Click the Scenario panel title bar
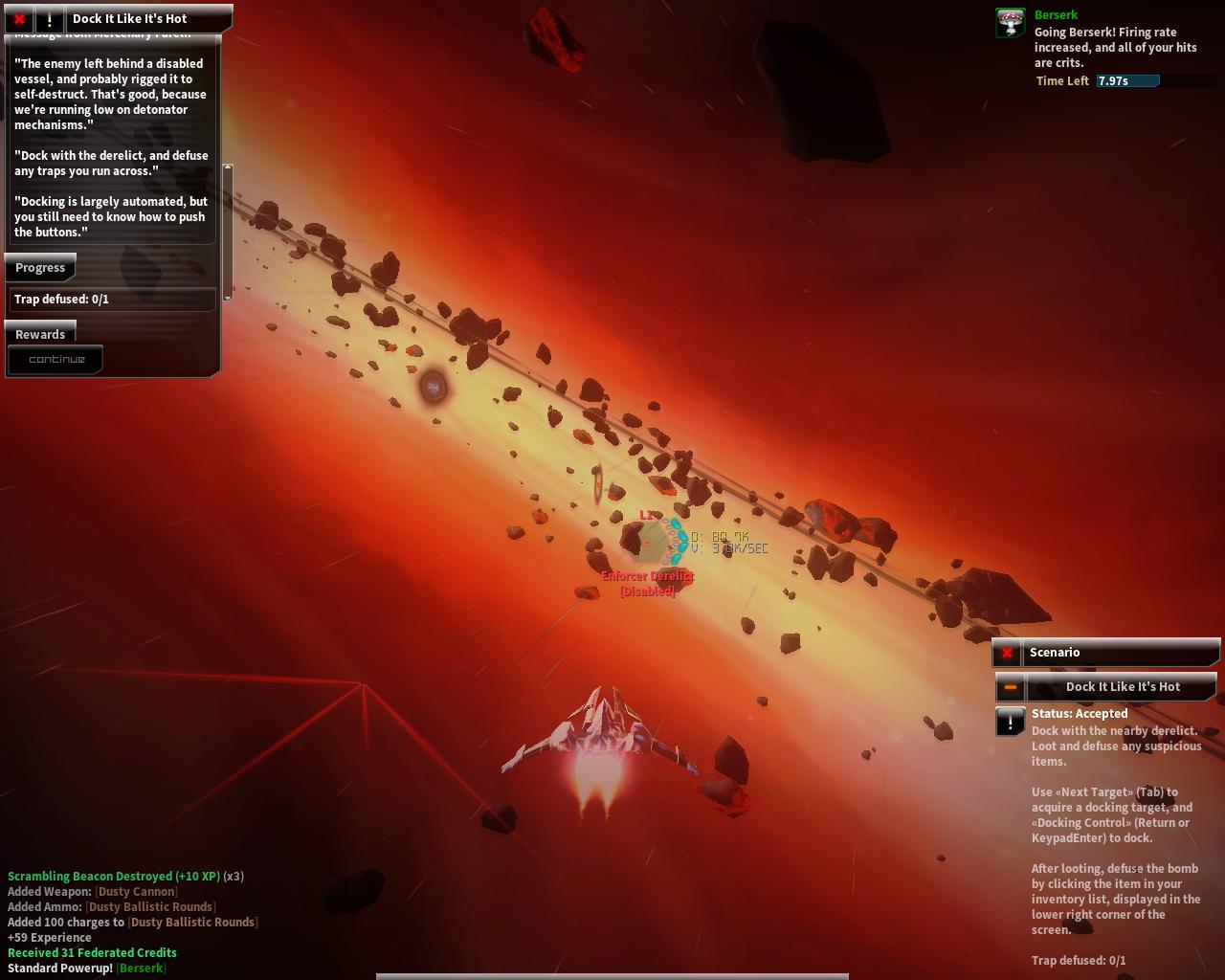Viewport: 1225px width, 980px height. coord(1121,653)
